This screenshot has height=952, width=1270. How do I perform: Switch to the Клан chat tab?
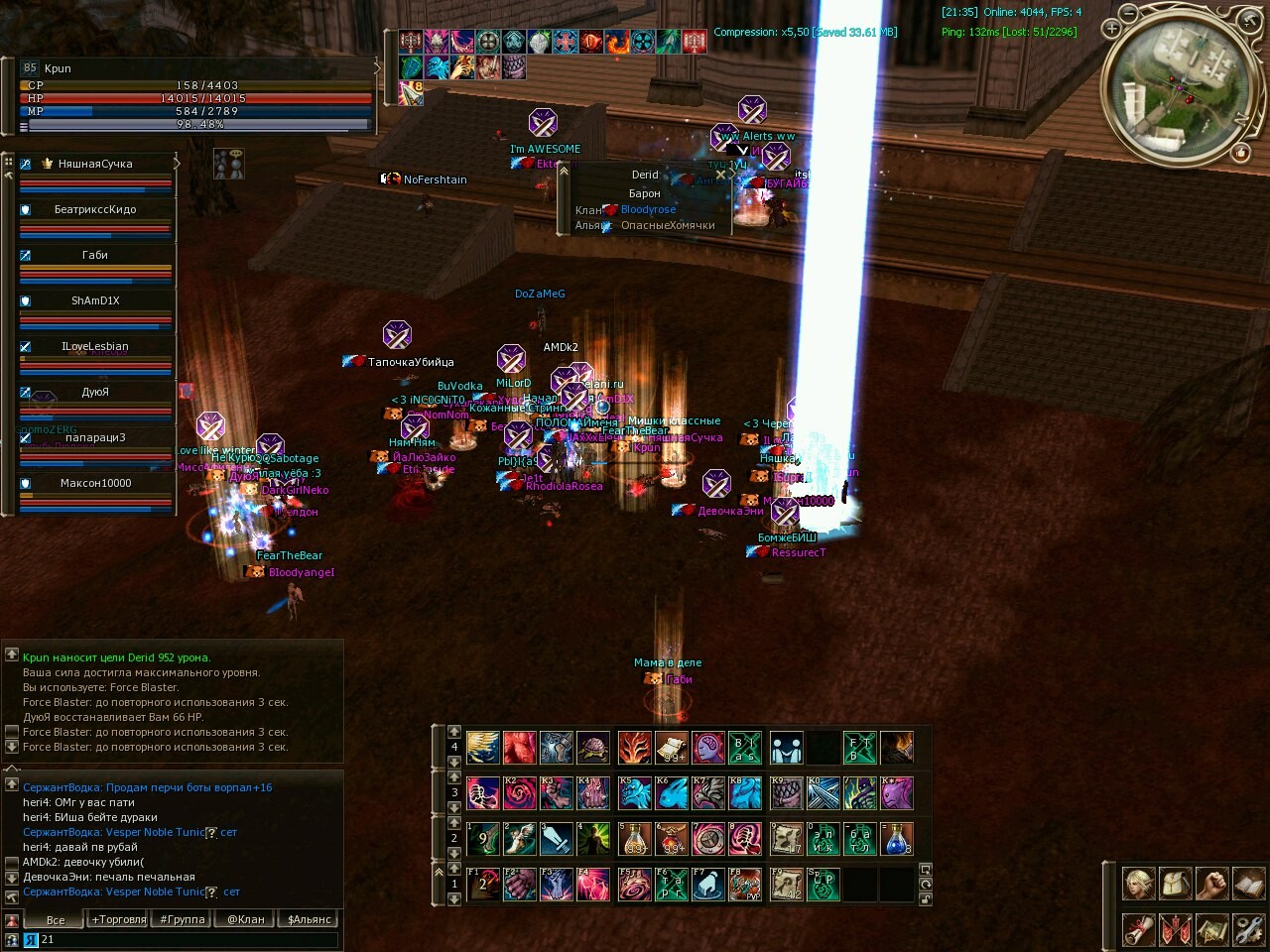click(x=246, y=919)
